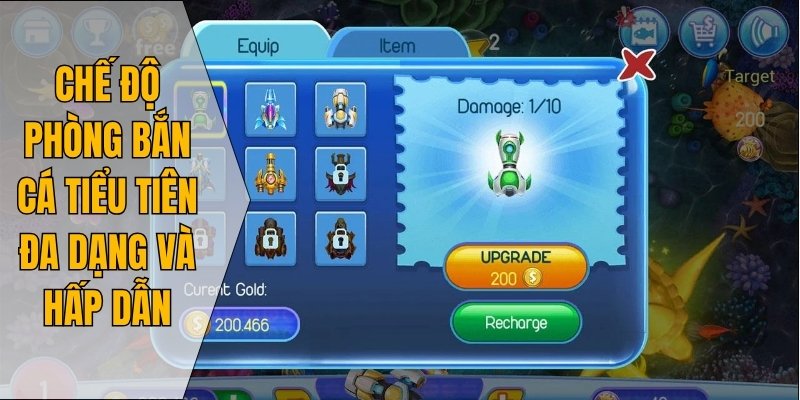Close the equipment window with red X
The width and height of the screenshot is (800, 400).
point(638,66)
